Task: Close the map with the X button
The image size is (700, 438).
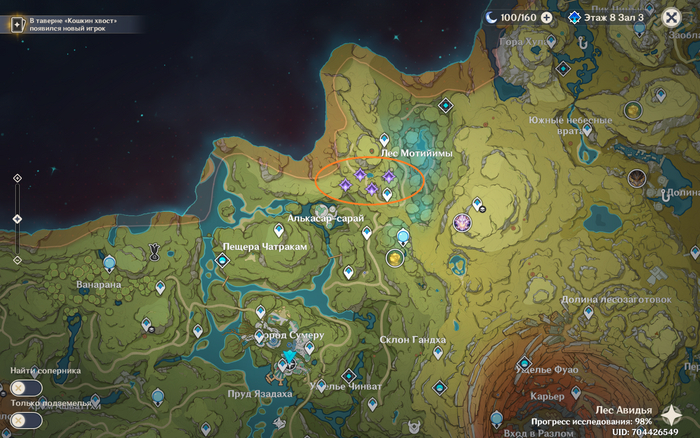Action: coord(672,17)
